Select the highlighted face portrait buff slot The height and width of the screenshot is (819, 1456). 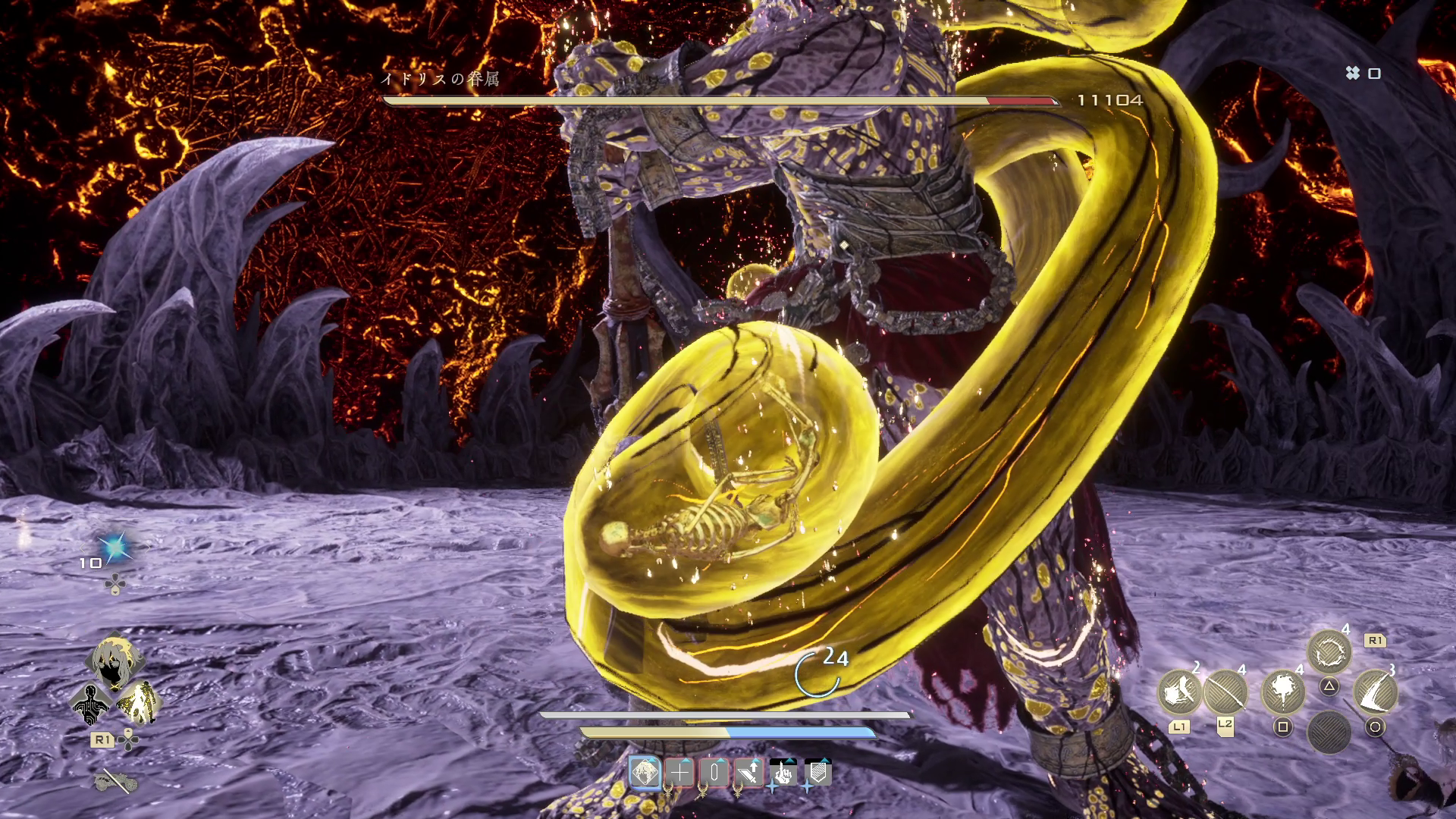645,773
